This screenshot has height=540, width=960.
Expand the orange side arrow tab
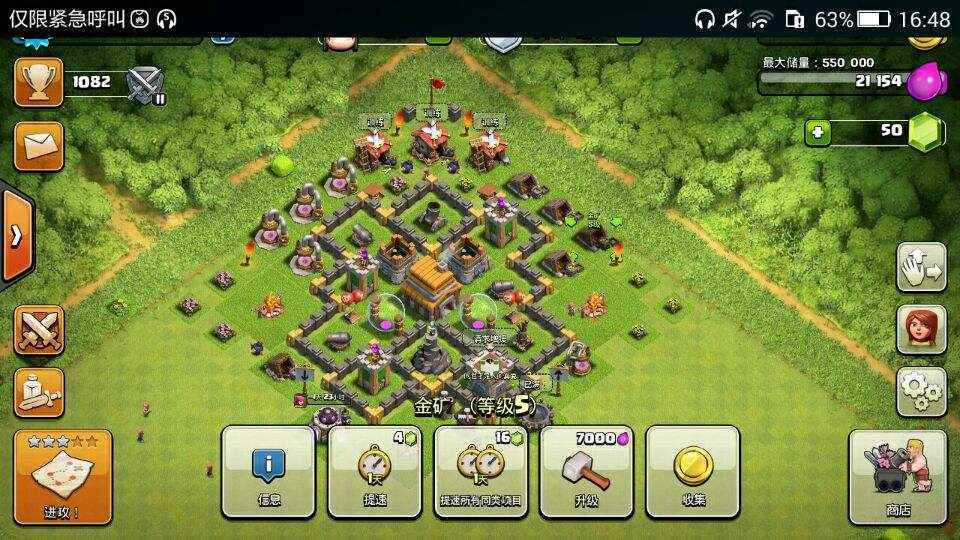click(16, 236)
